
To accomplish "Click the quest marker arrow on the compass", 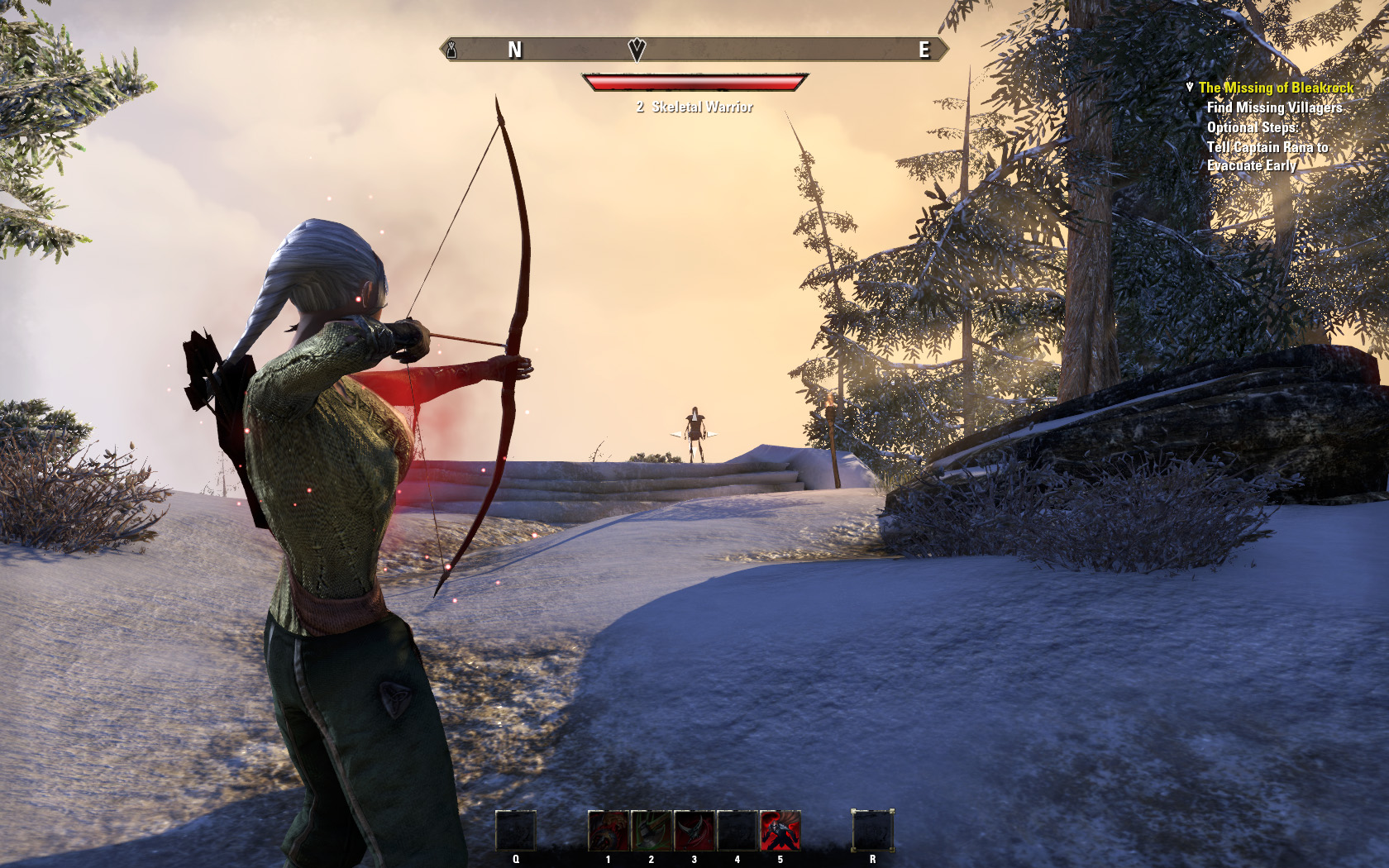I will [637, 50].
